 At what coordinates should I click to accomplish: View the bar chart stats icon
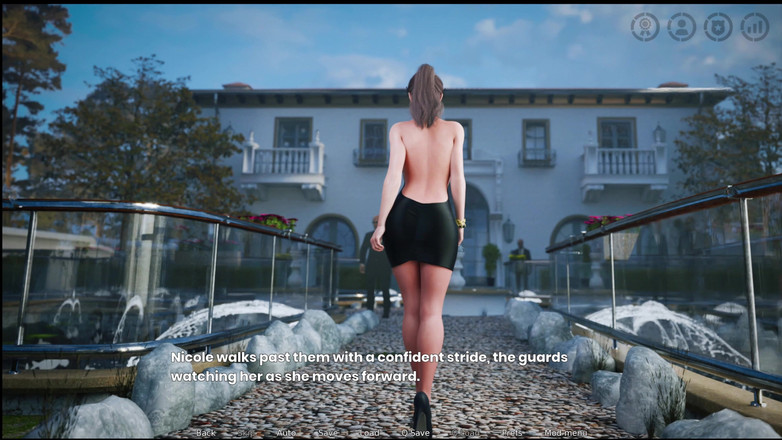coord(755,27)
